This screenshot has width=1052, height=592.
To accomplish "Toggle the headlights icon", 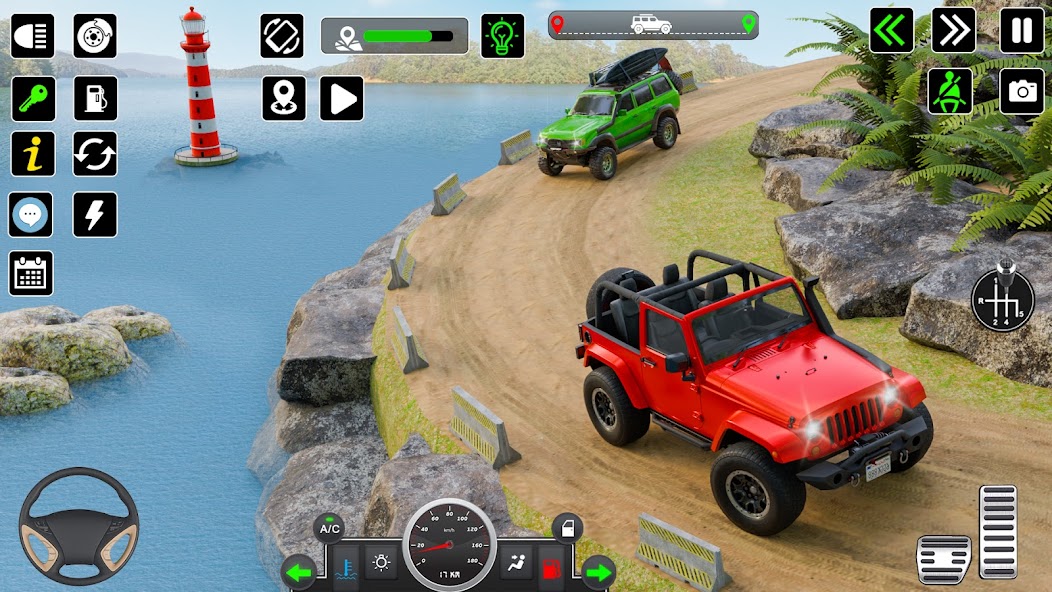I will (x=32, y=36).
